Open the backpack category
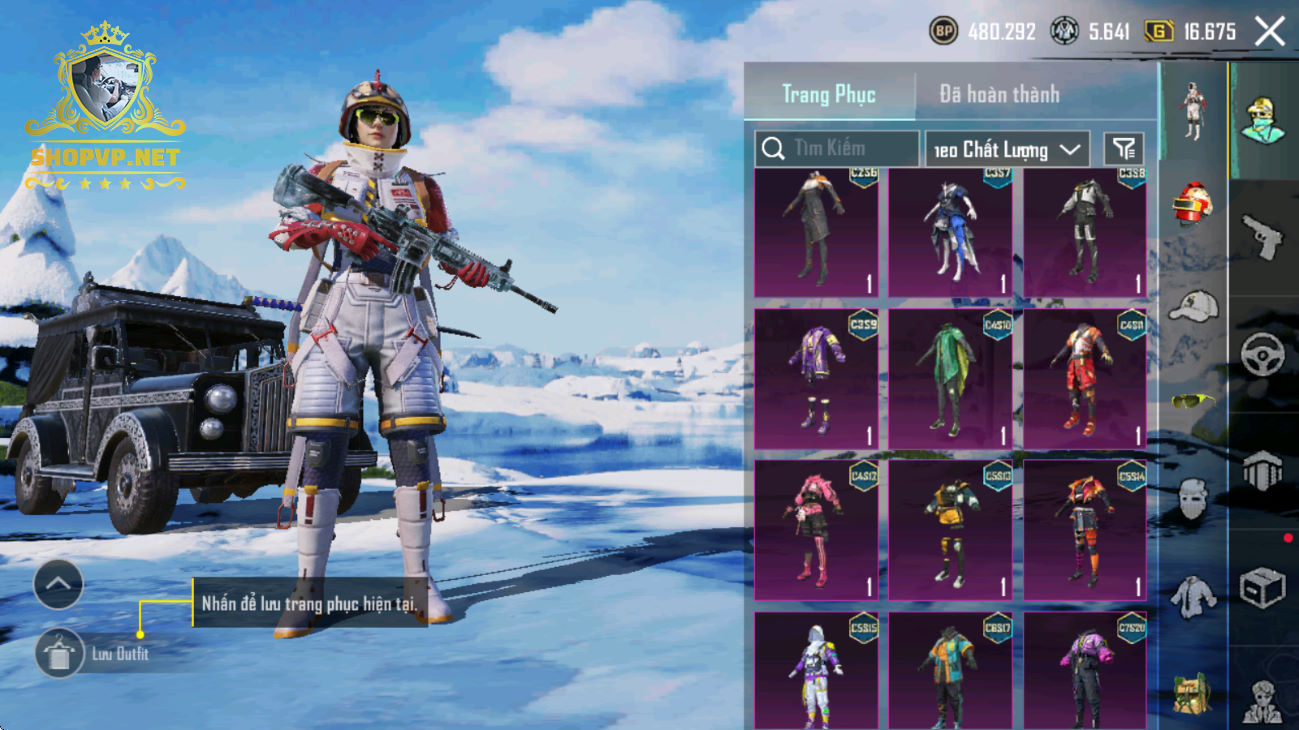Screen dimensions: 1299x730 coord(1192,692)
